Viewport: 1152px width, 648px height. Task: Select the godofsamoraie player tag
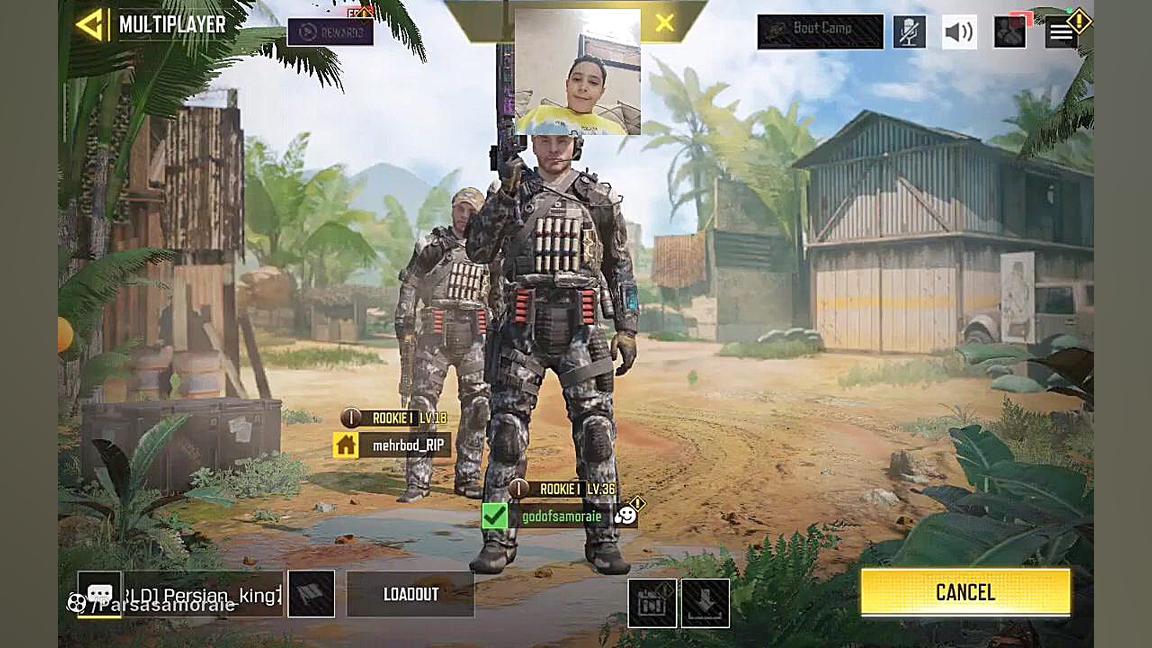click(x=560, y=516)
